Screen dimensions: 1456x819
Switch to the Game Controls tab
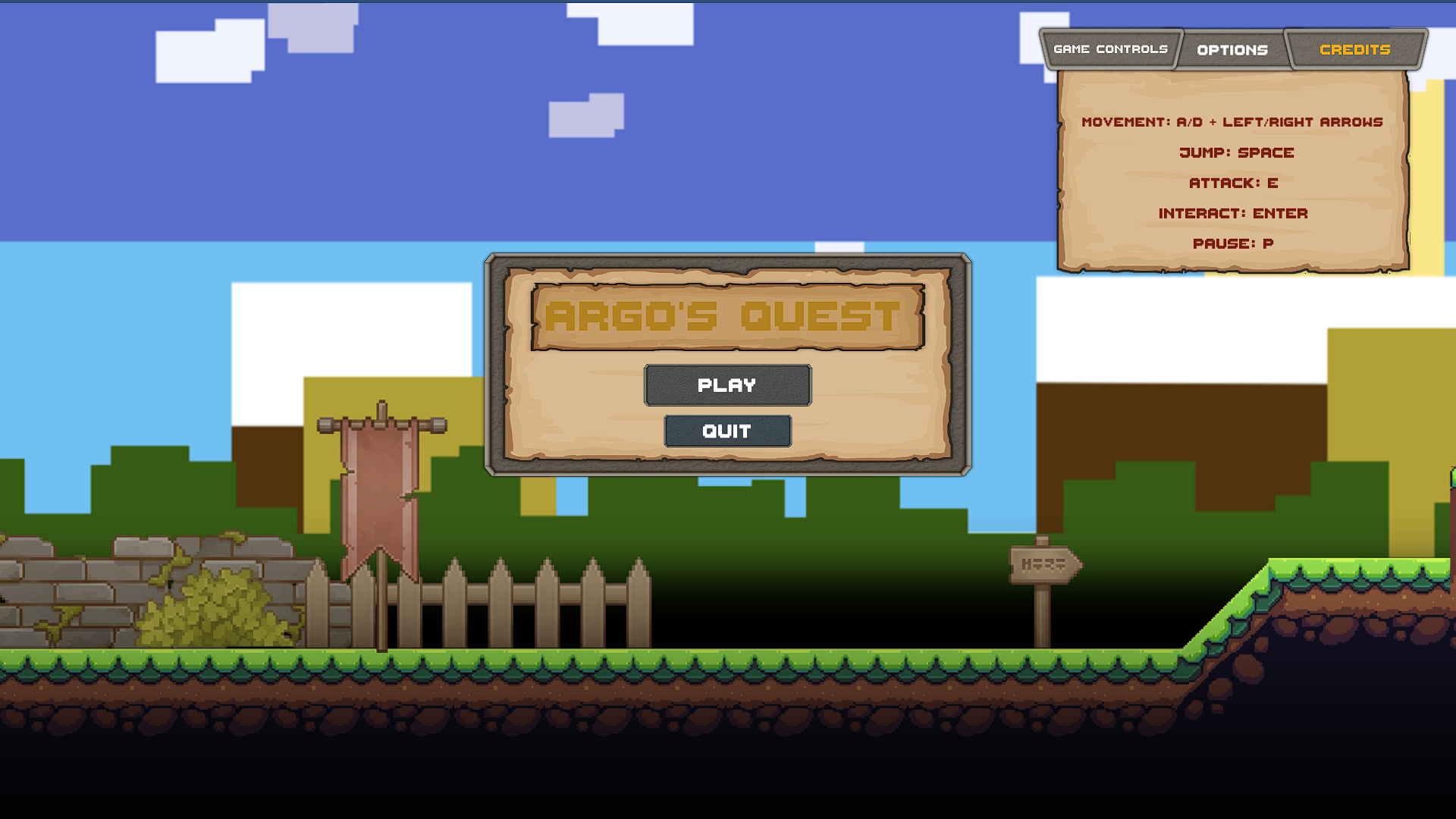pyautogui.click(x=1110, y=49)
